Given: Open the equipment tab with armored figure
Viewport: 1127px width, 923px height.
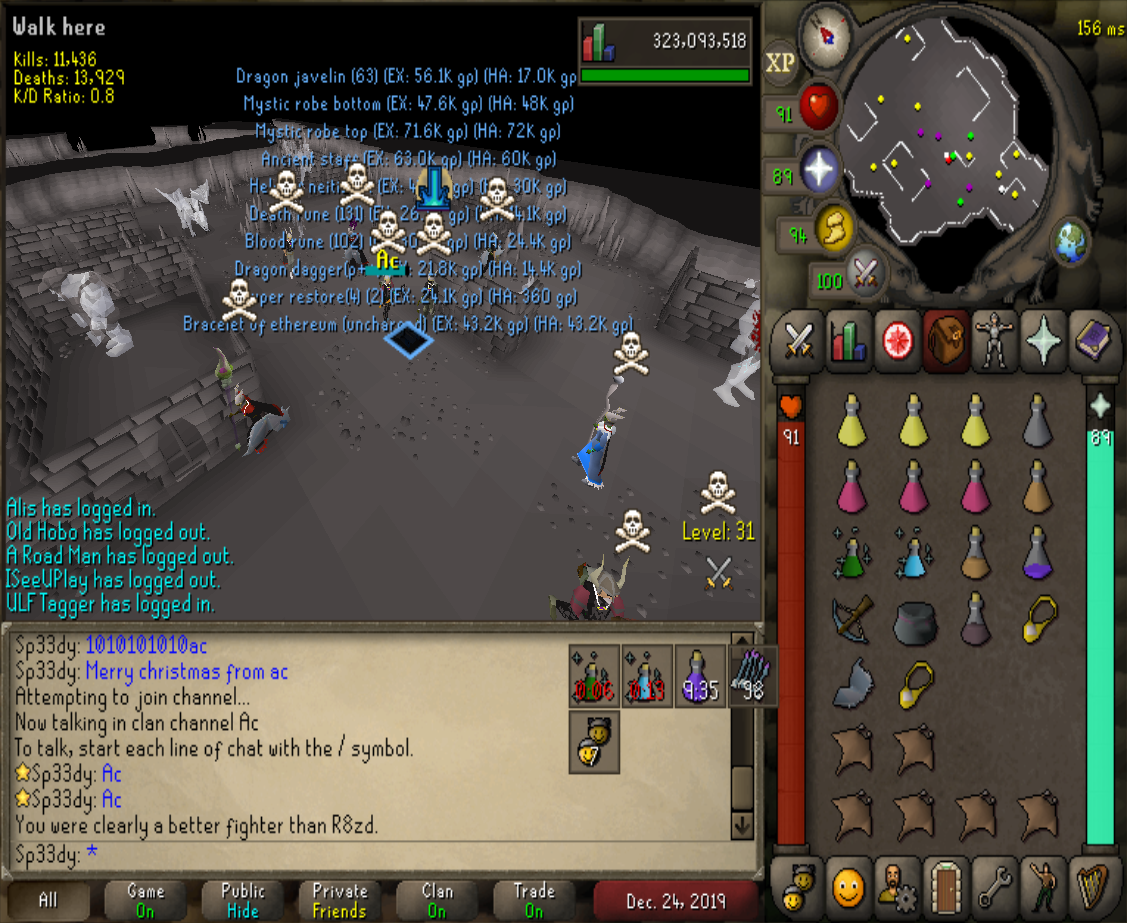Looking at the screenshot, I should (x=994, y=340).
